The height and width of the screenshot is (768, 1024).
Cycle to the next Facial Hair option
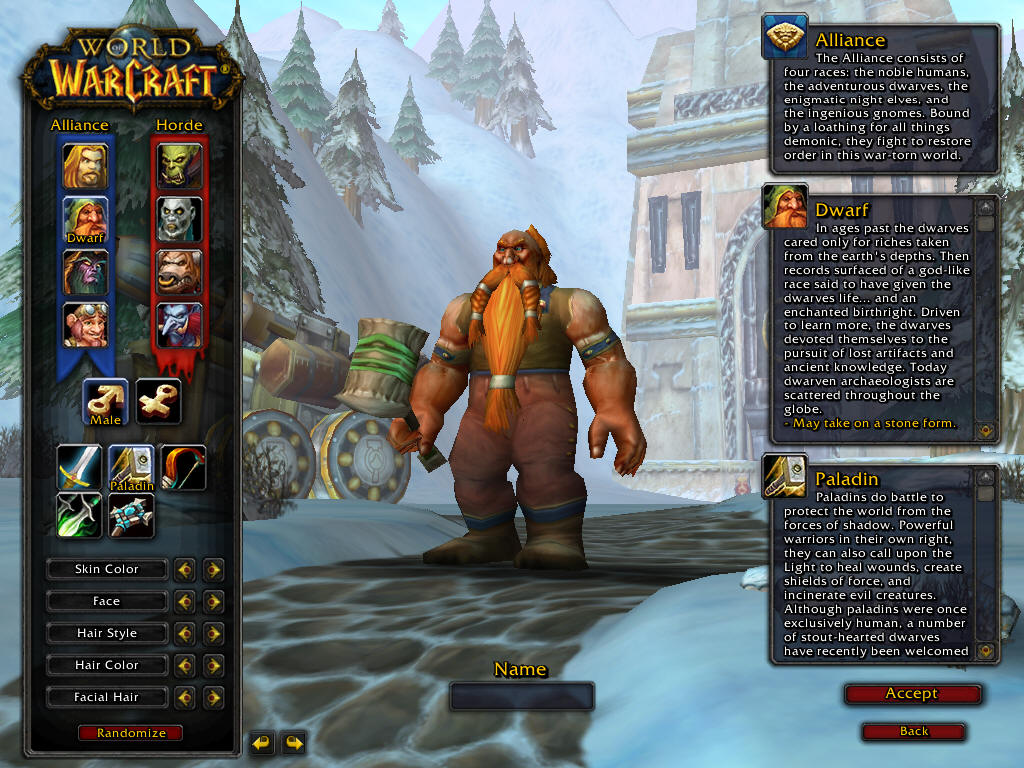213,698
